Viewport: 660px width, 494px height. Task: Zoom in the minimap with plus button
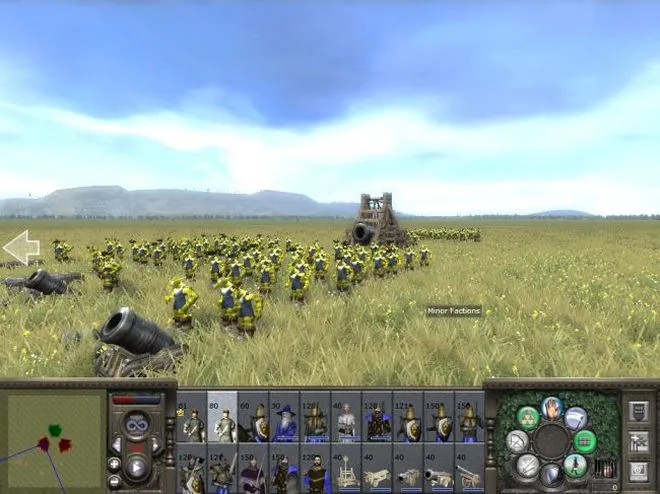(114, 463)
